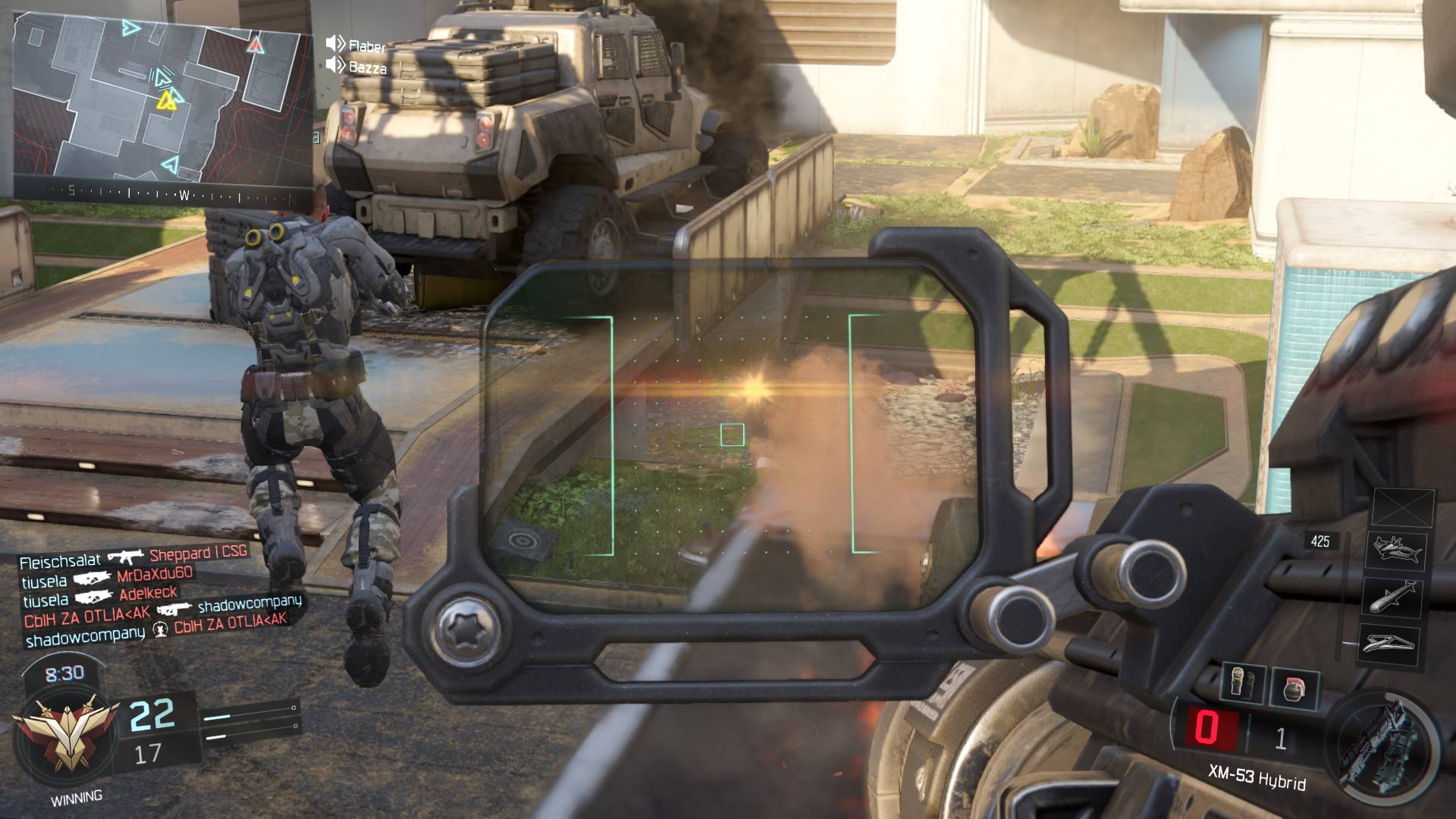
Task: Click the red enemy marker on the minimap
Action: [255, 45]
